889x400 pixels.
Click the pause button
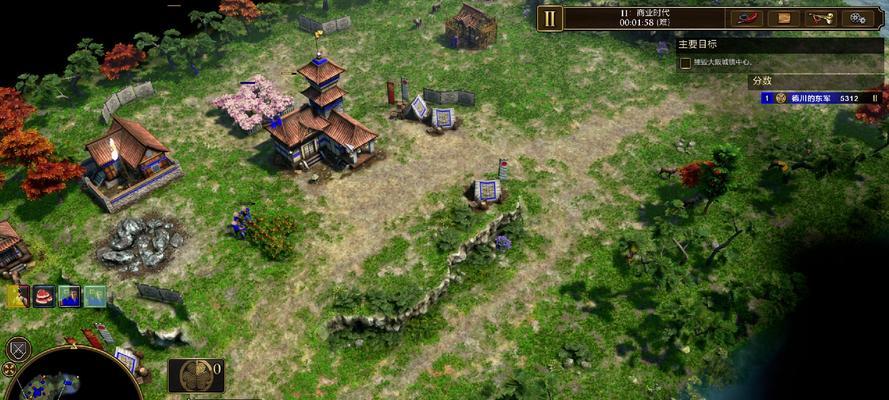click(550, 18)
